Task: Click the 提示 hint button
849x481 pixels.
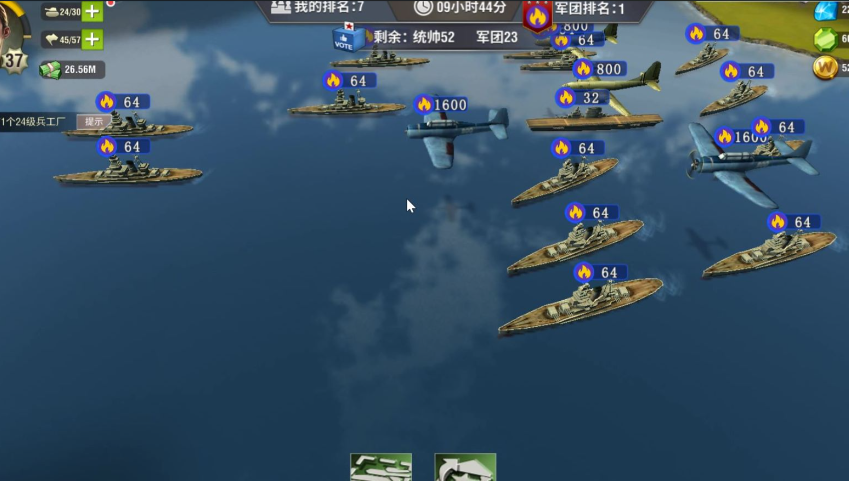Action: pos(93,121)
